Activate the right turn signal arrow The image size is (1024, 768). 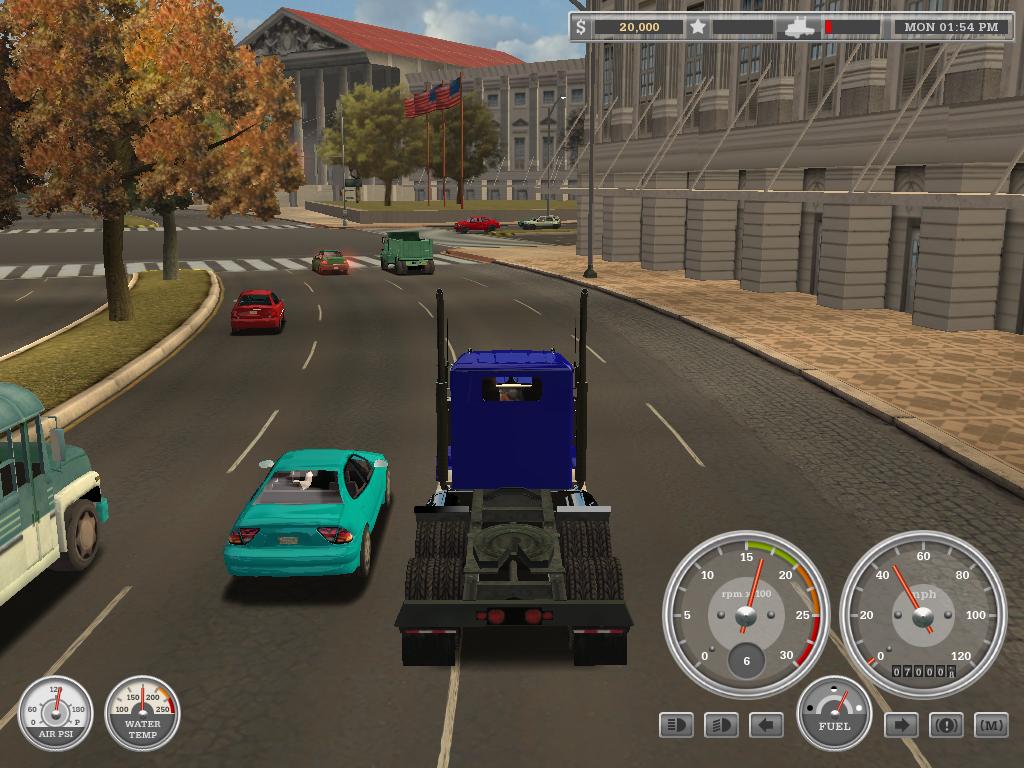coord(901,724)
